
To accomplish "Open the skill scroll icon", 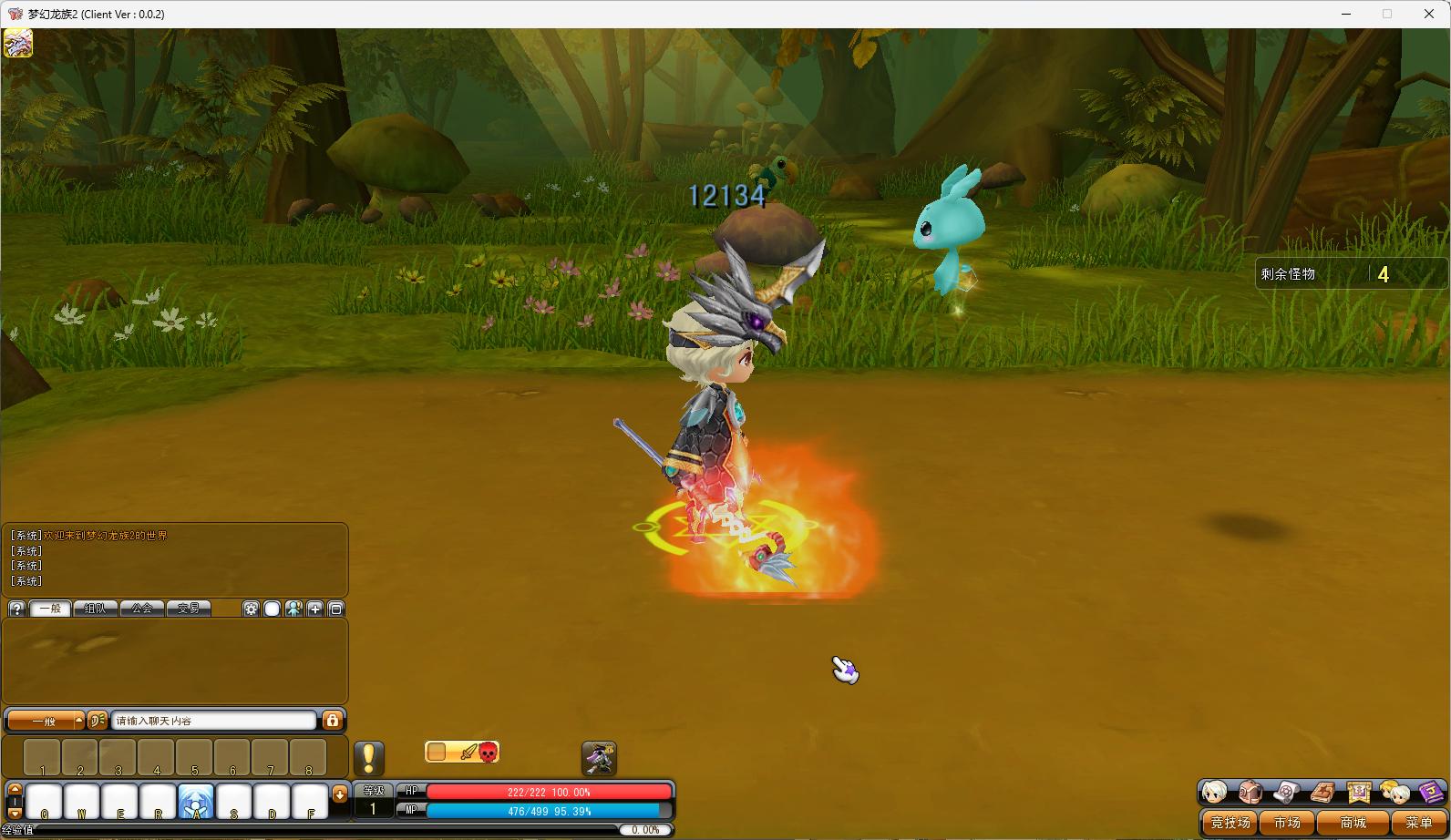I will [x=1286, y=792].
